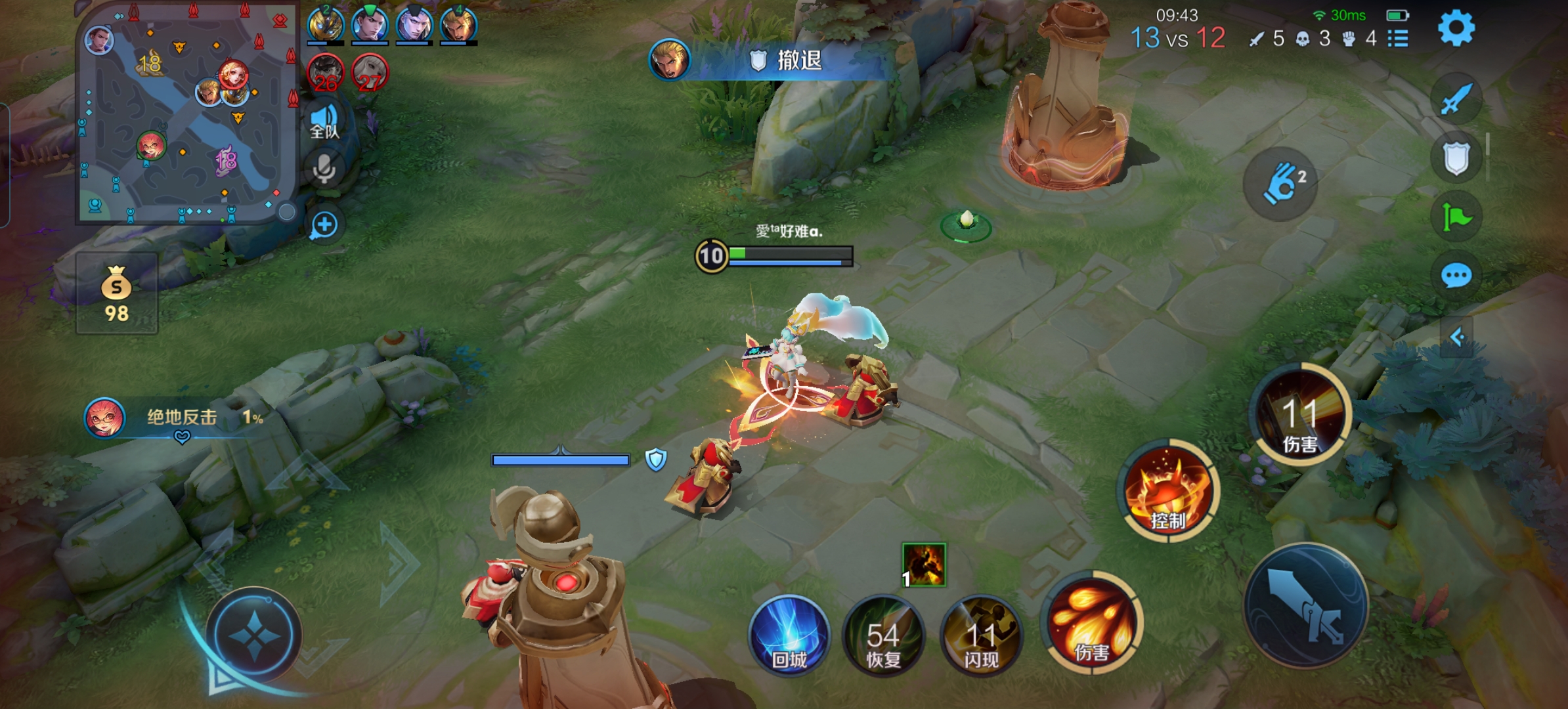1568x709 pixels.
Task: Use the 回城 recall skill
Action: pos(789,635)
